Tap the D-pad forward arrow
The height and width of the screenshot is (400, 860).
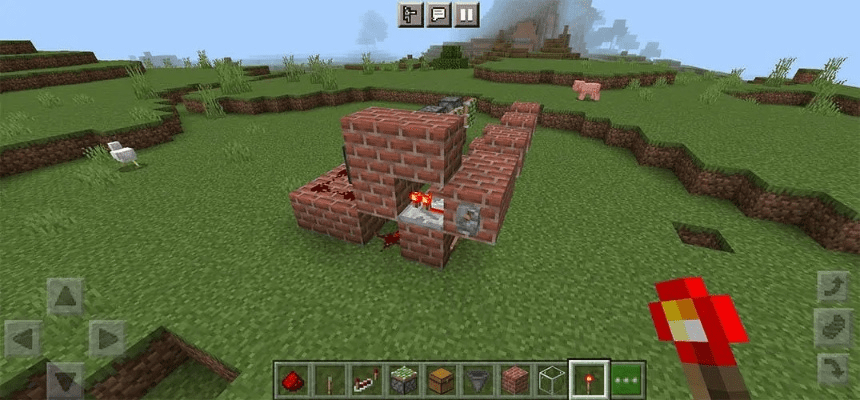point(65,297)
